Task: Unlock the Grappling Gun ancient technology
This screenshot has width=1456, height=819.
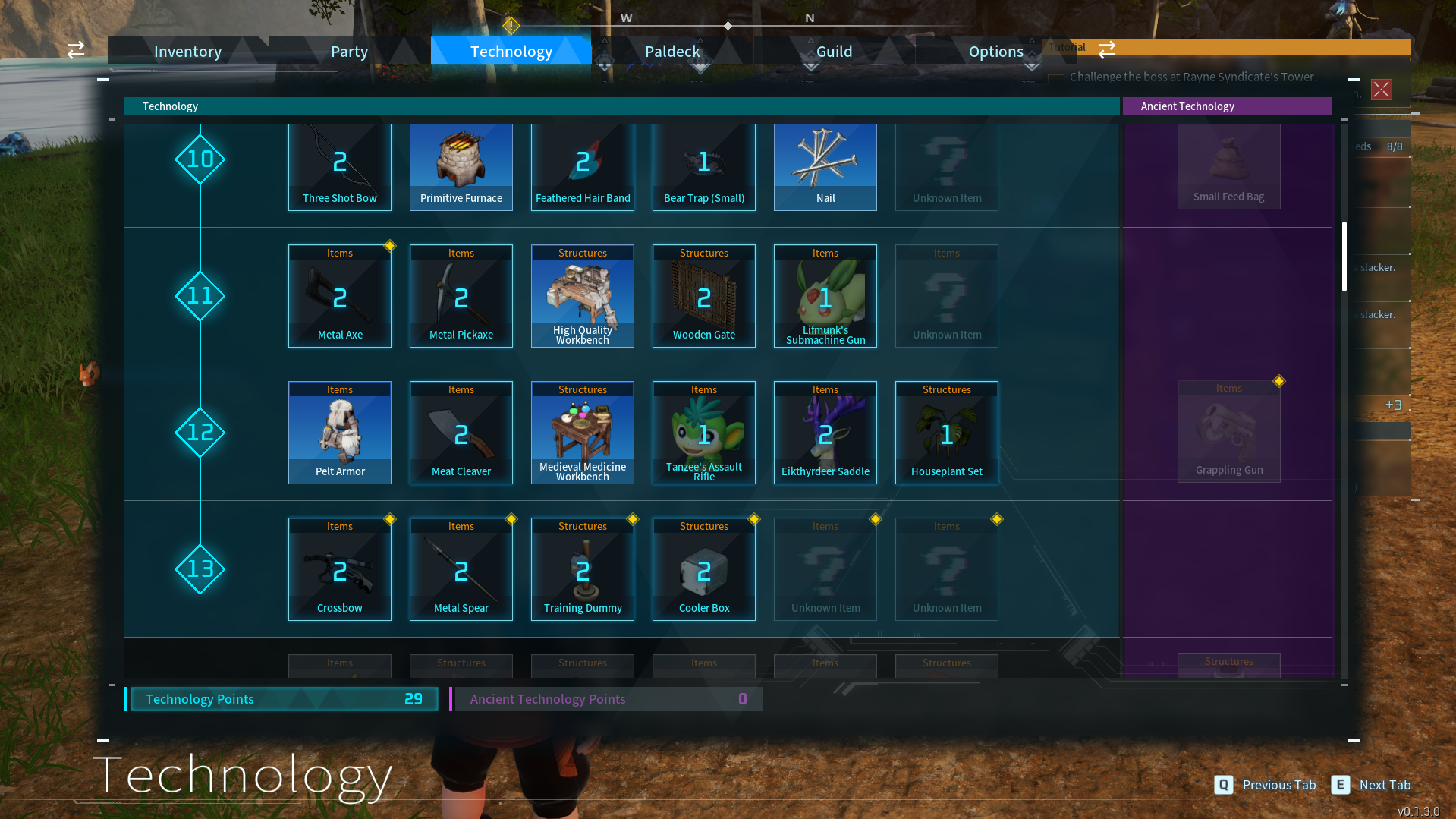Action: [x=1228, y=431]
